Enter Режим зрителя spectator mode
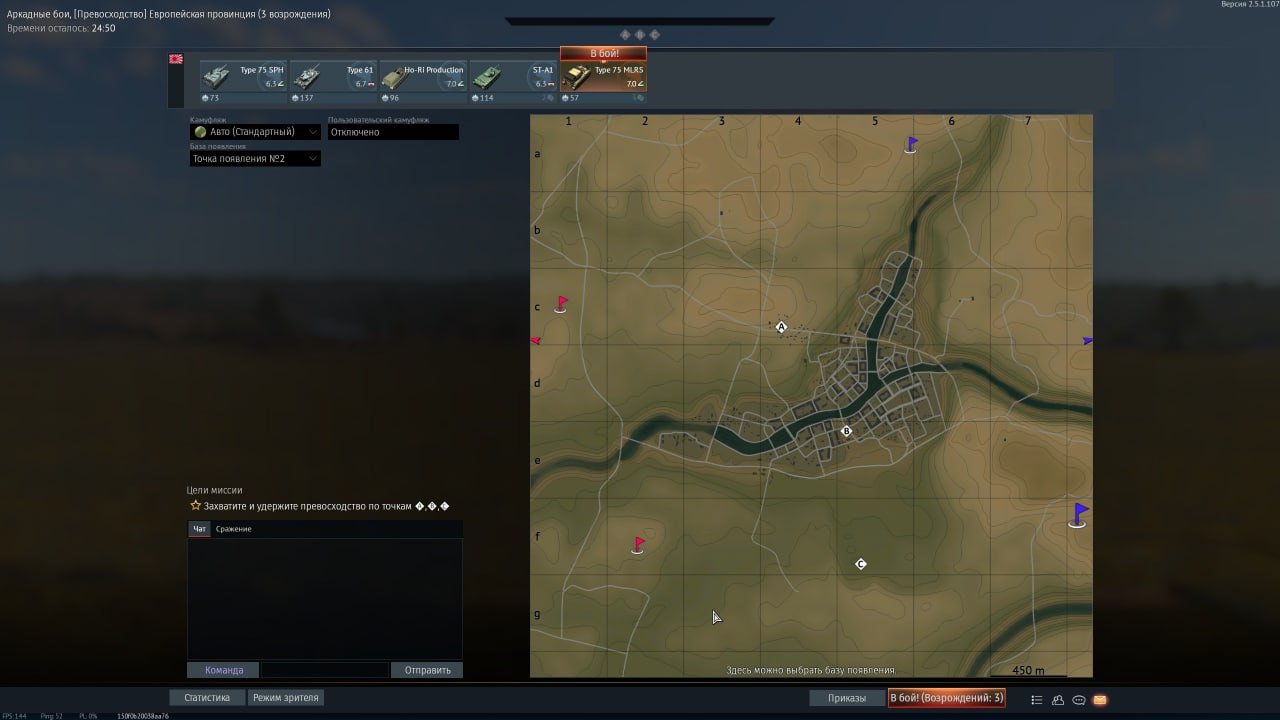The image size is (1280, 720). tap(286, 698)
